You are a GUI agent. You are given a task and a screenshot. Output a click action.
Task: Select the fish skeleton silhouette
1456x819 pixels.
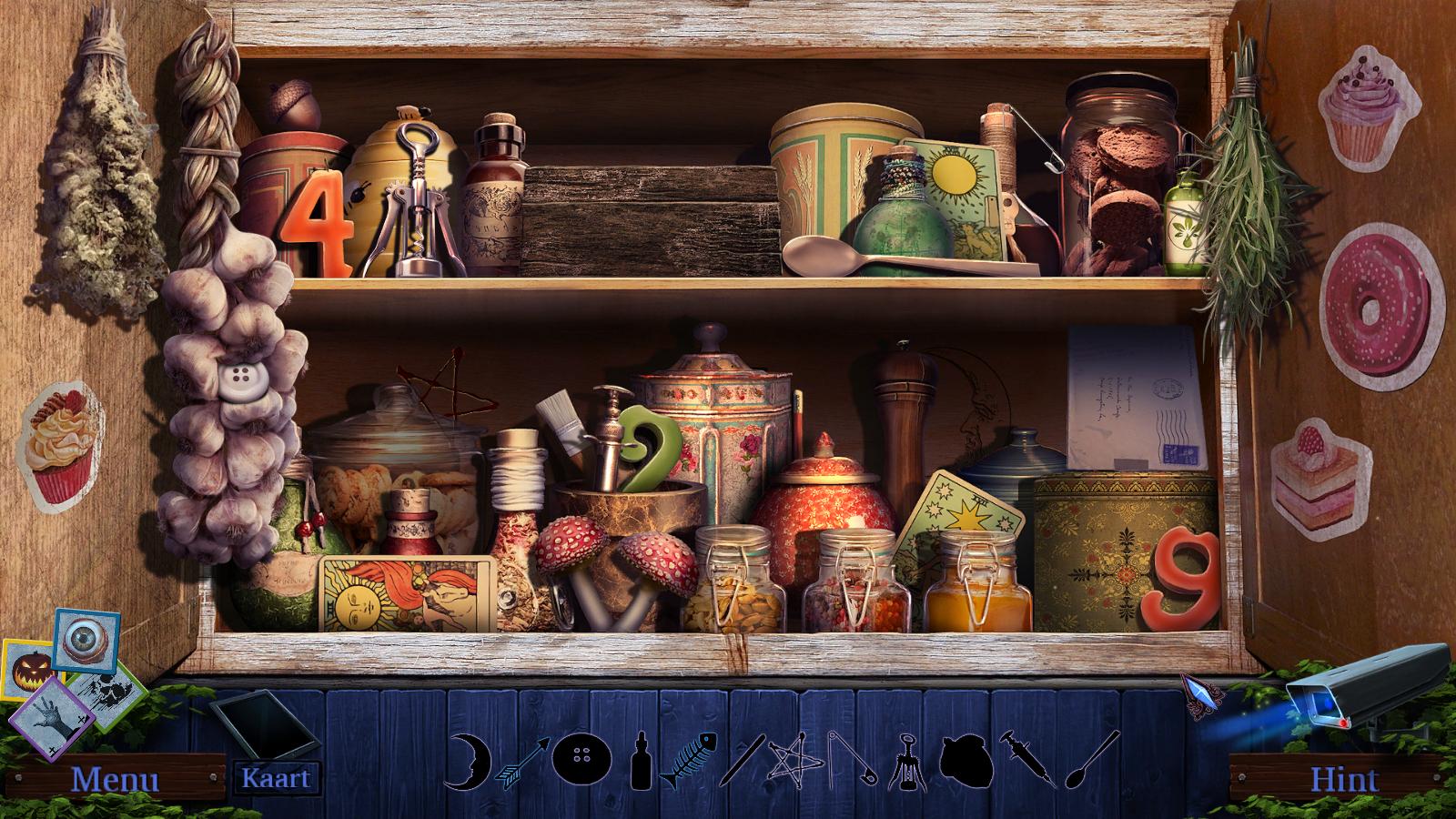tap(689, 759)
